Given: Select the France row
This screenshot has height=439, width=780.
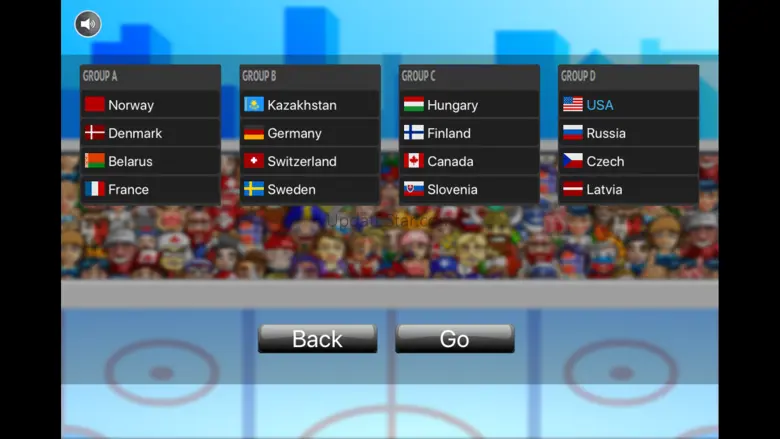Looking at the screenshot, I should click(x=150, y=189).
